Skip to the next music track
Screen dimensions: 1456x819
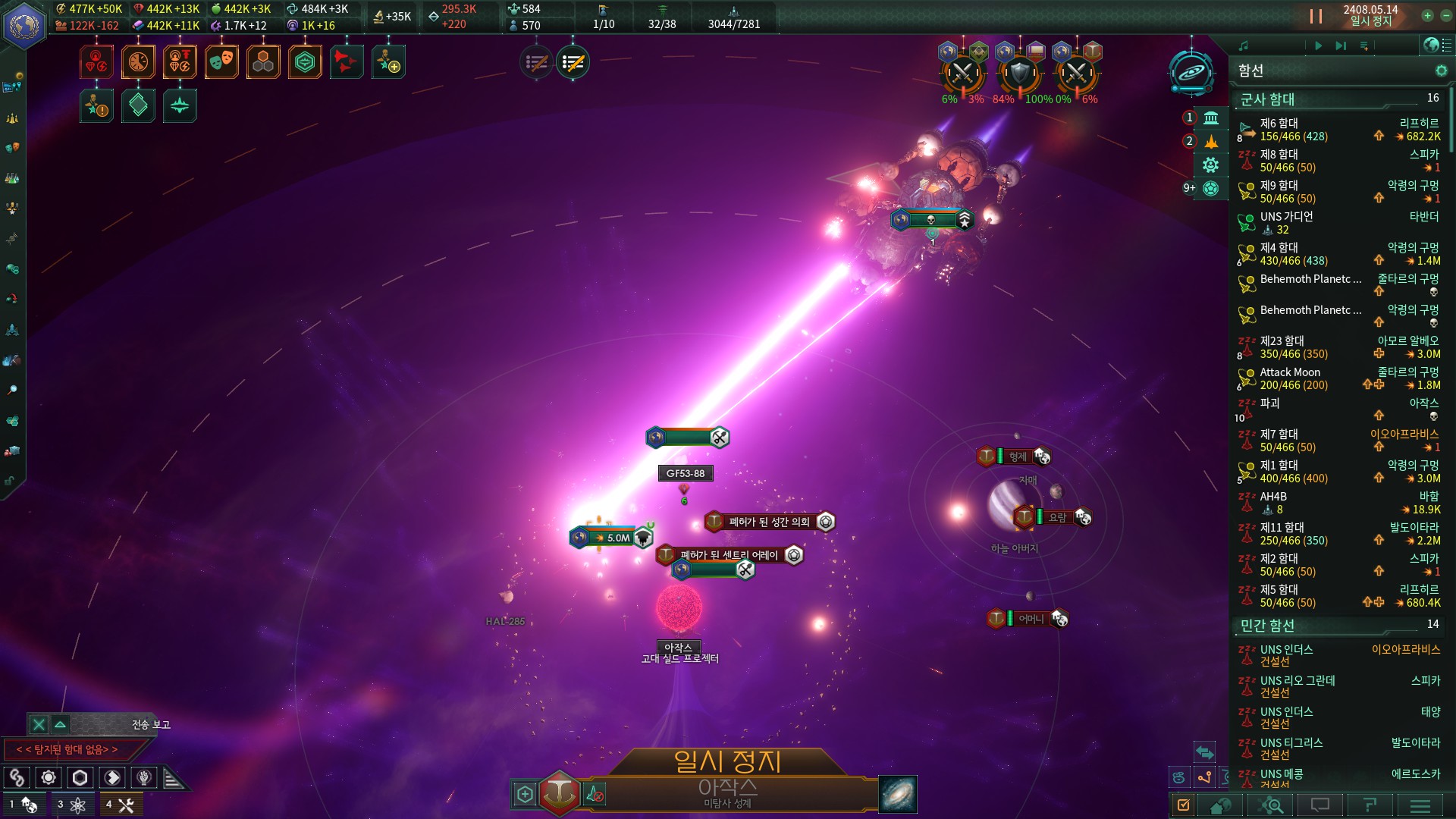(1341, 46)
